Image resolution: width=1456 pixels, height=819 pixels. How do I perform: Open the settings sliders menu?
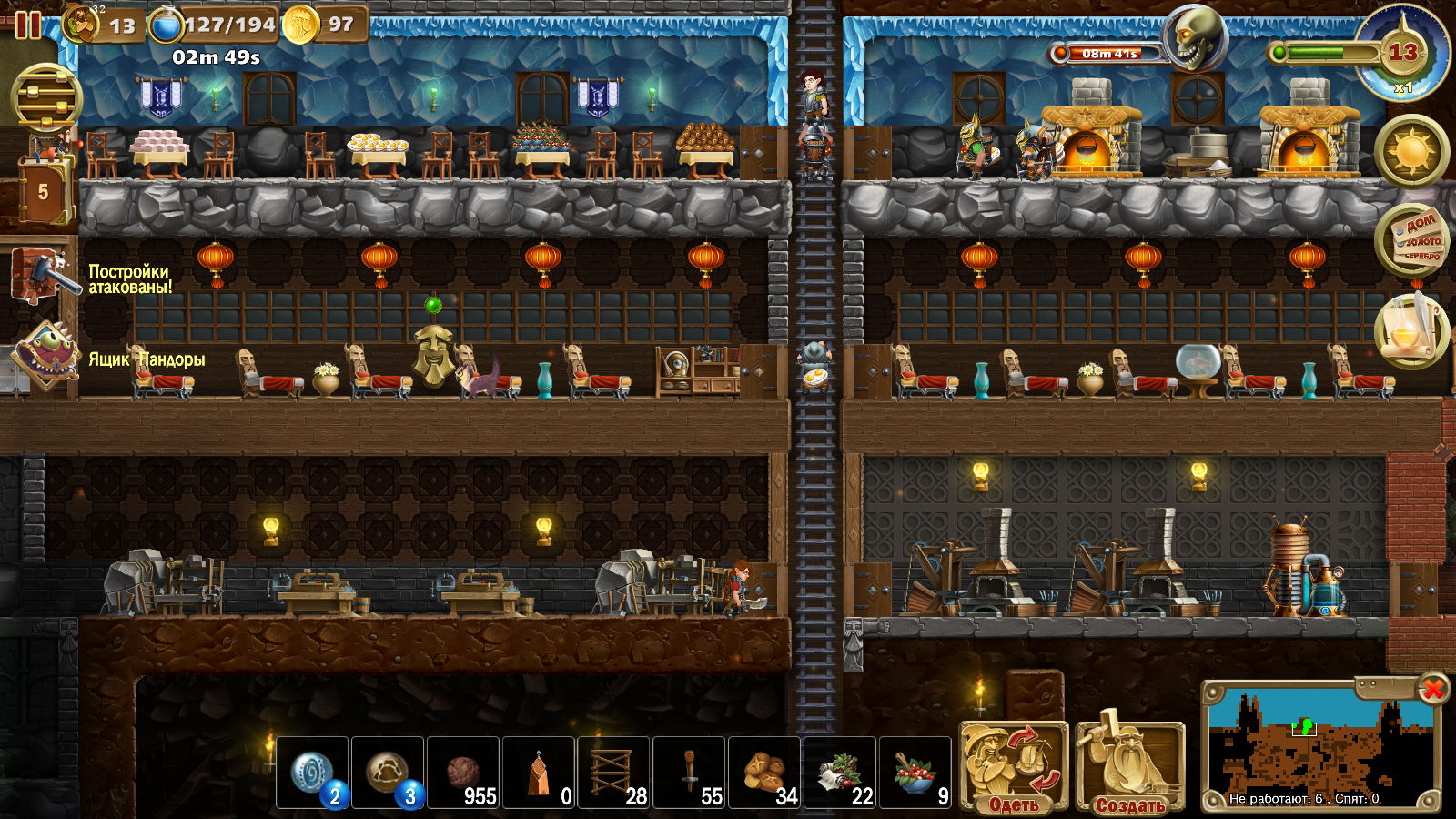(x=45, y=98)
